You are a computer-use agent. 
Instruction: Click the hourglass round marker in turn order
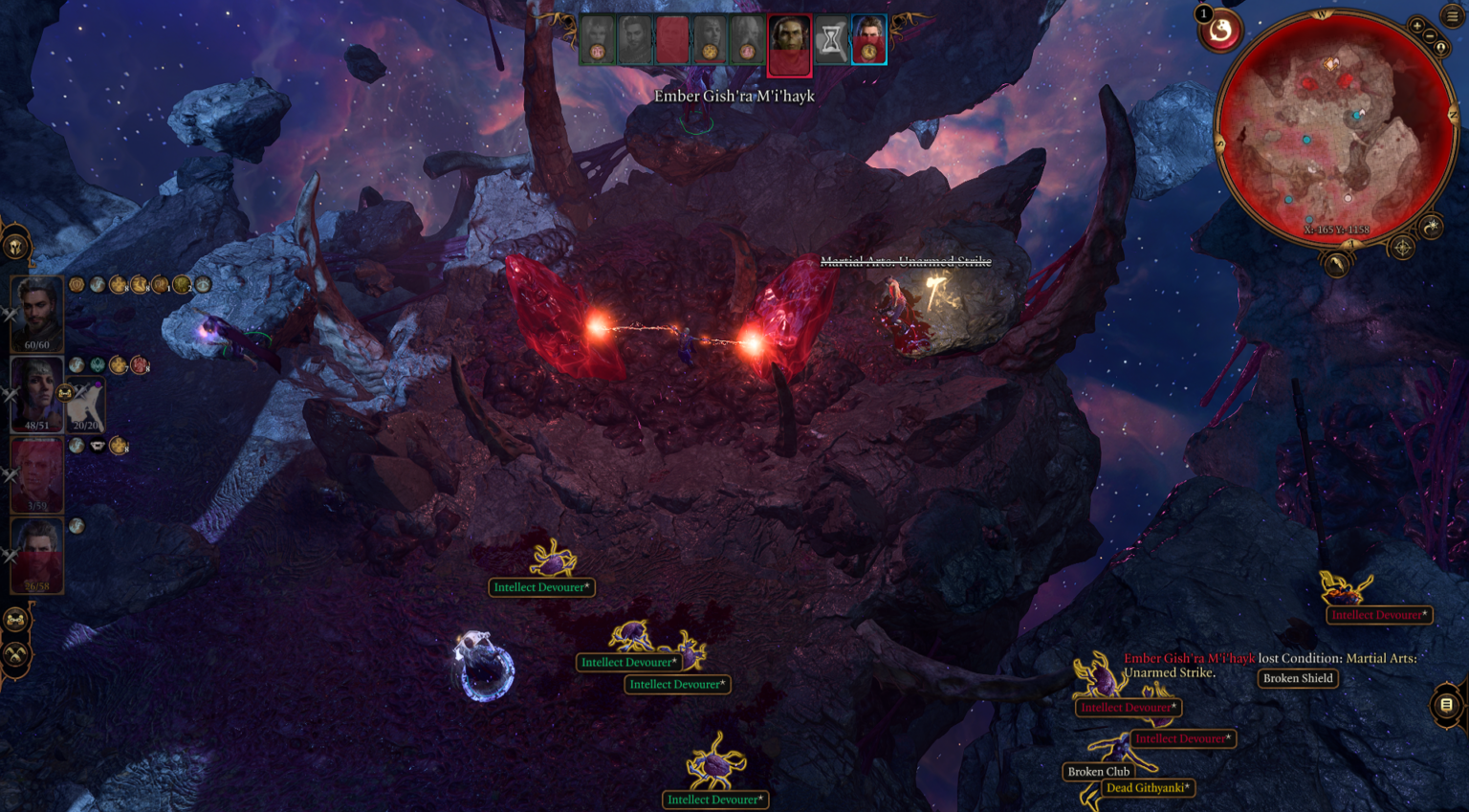(x=831, y=41)
